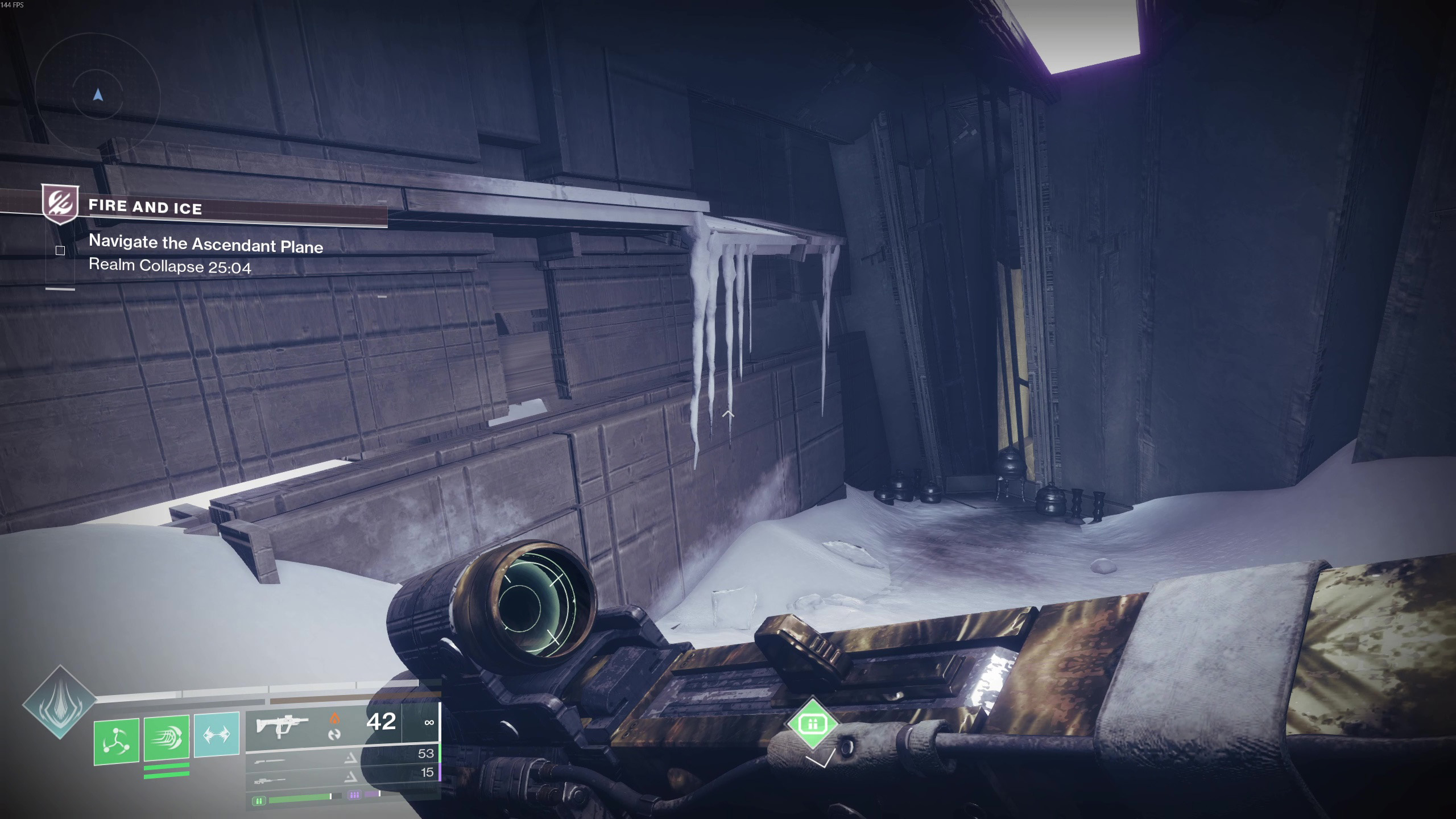
Task: Click the Navigate the Ascendant Plane objective checkbox
Action: click(x=60, y=250)
